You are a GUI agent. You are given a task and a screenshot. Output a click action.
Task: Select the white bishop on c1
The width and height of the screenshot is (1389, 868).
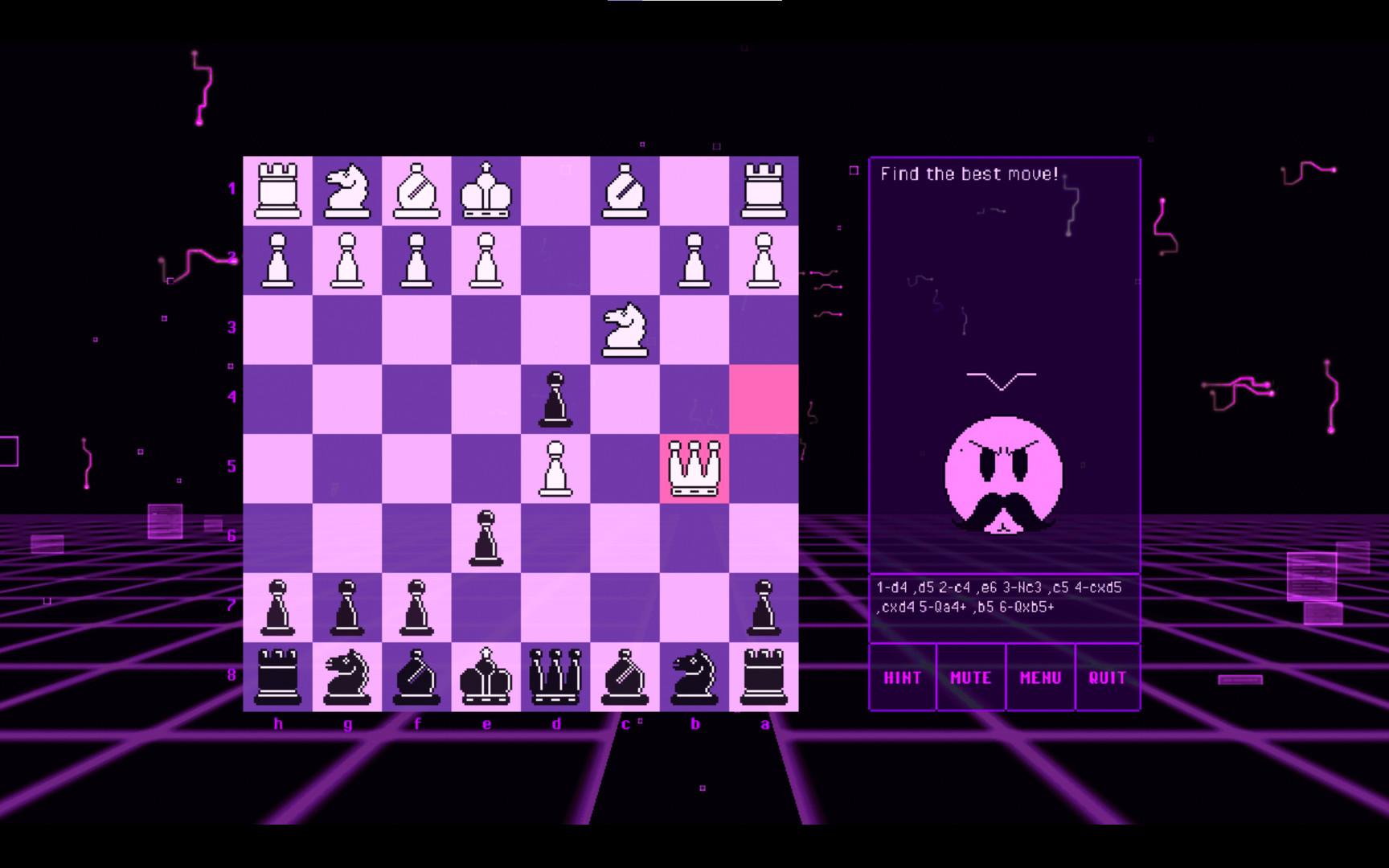(x=625, y=190)
